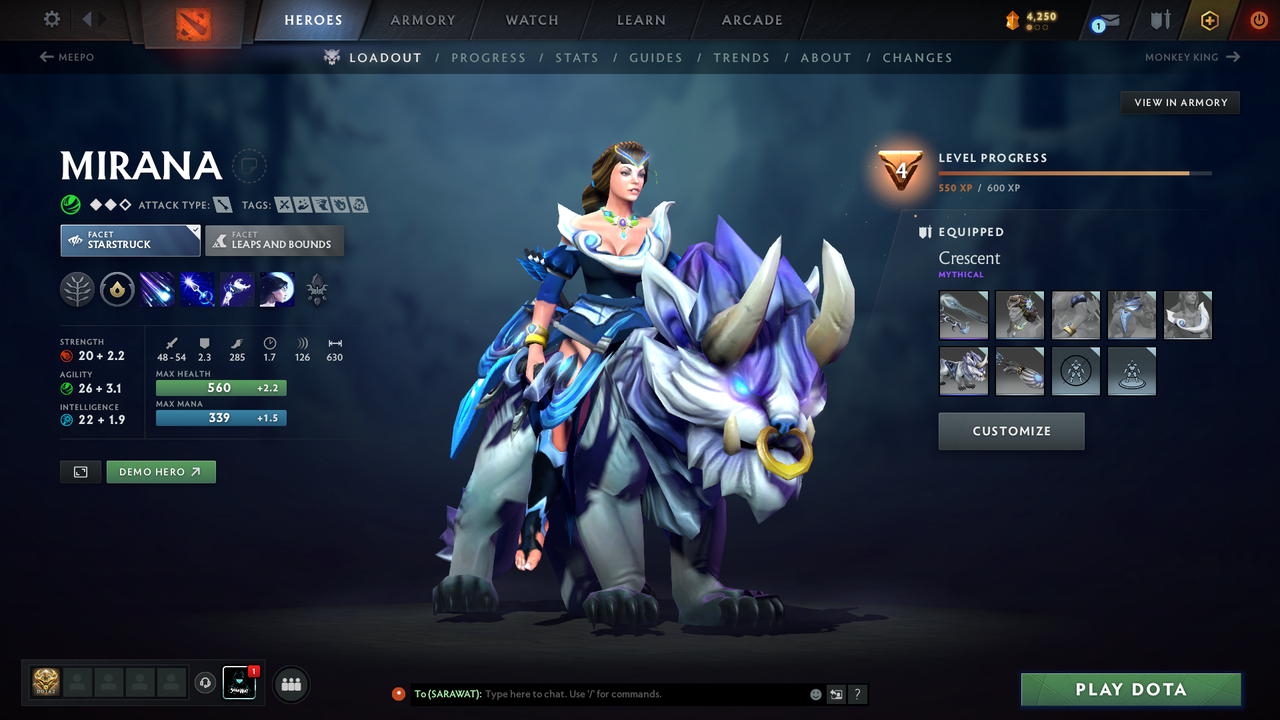The width and height of the screenshot is (1280, 720).
Task: Open the friends groups icon near party slots
Action: 289,684
